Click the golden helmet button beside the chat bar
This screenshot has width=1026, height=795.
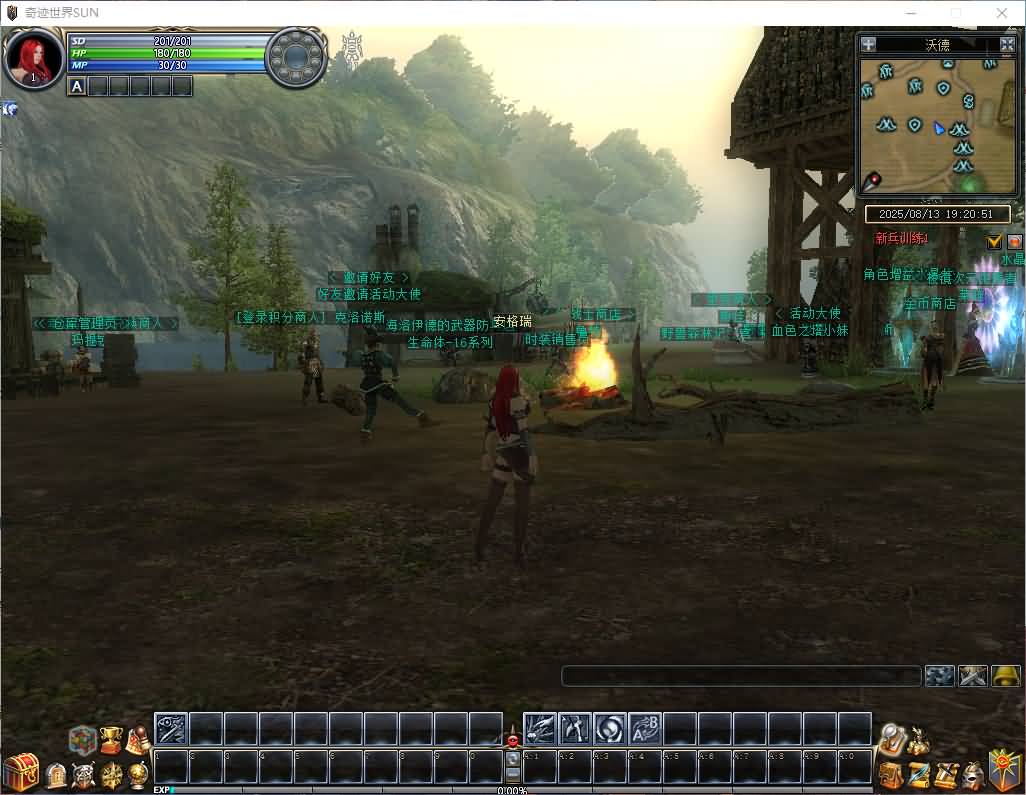pos(1006,676)
